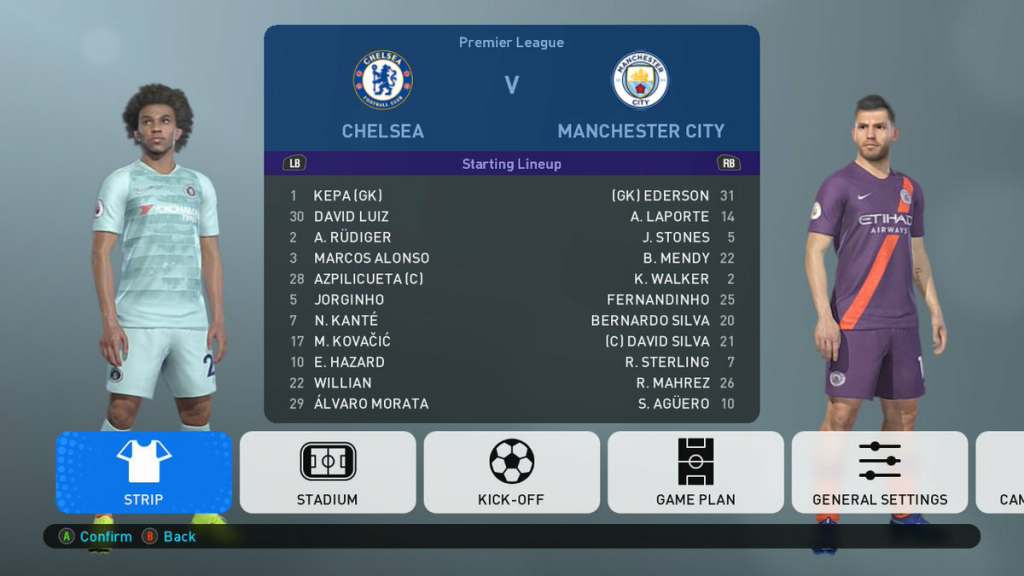This screenshot has height=576, width=1024.
Task: Pick Kepa (GK) lineup row
Action: (x=347, y=196)
